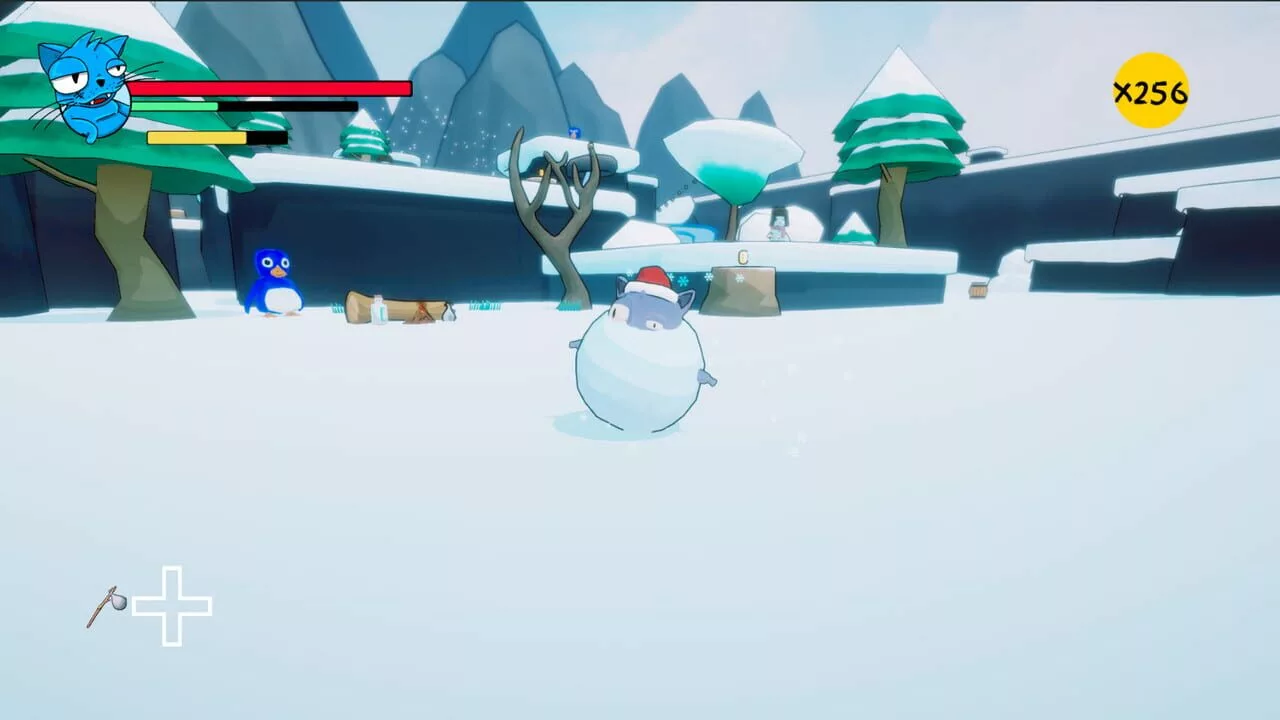Image resolution: width=1280 pixels, height=720 pixels.
Task: Click the red health bar
Action: pos(270,88)
